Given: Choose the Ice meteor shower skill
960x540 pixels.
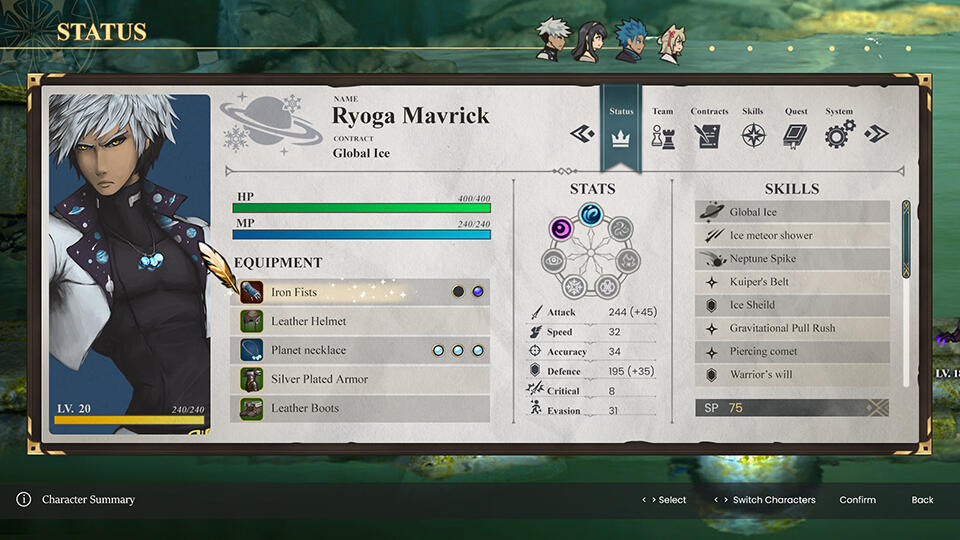Looking at the screenshot, I should [x=792, y=235].
